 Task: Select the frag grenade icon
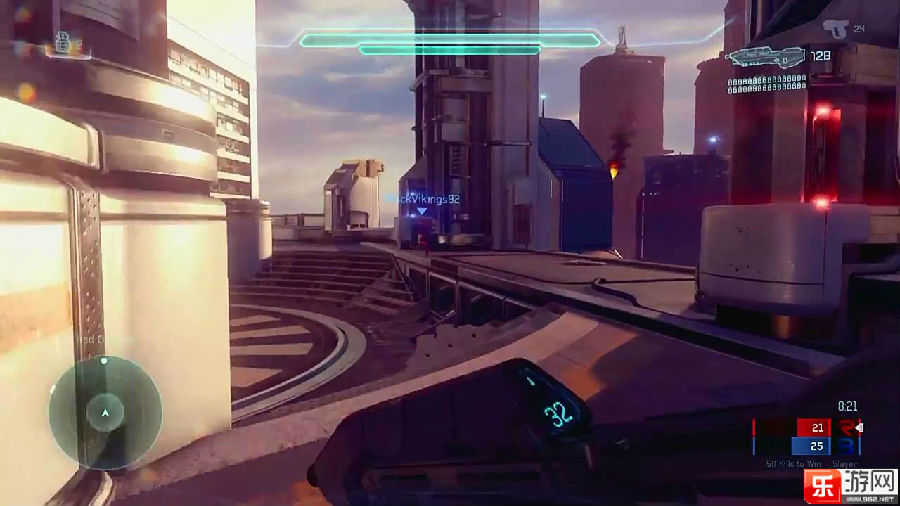pyautogui.click(x=62, y=42)
